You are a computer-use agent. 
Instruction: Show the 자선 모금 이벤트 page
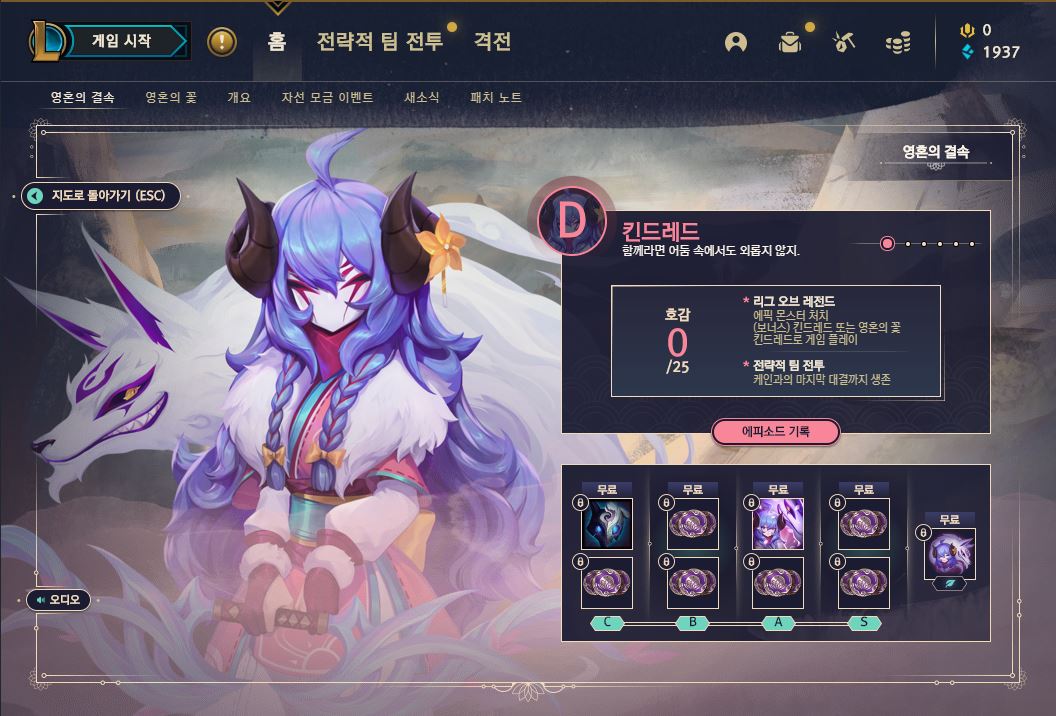pyautogui.click(x=327, y=97)
